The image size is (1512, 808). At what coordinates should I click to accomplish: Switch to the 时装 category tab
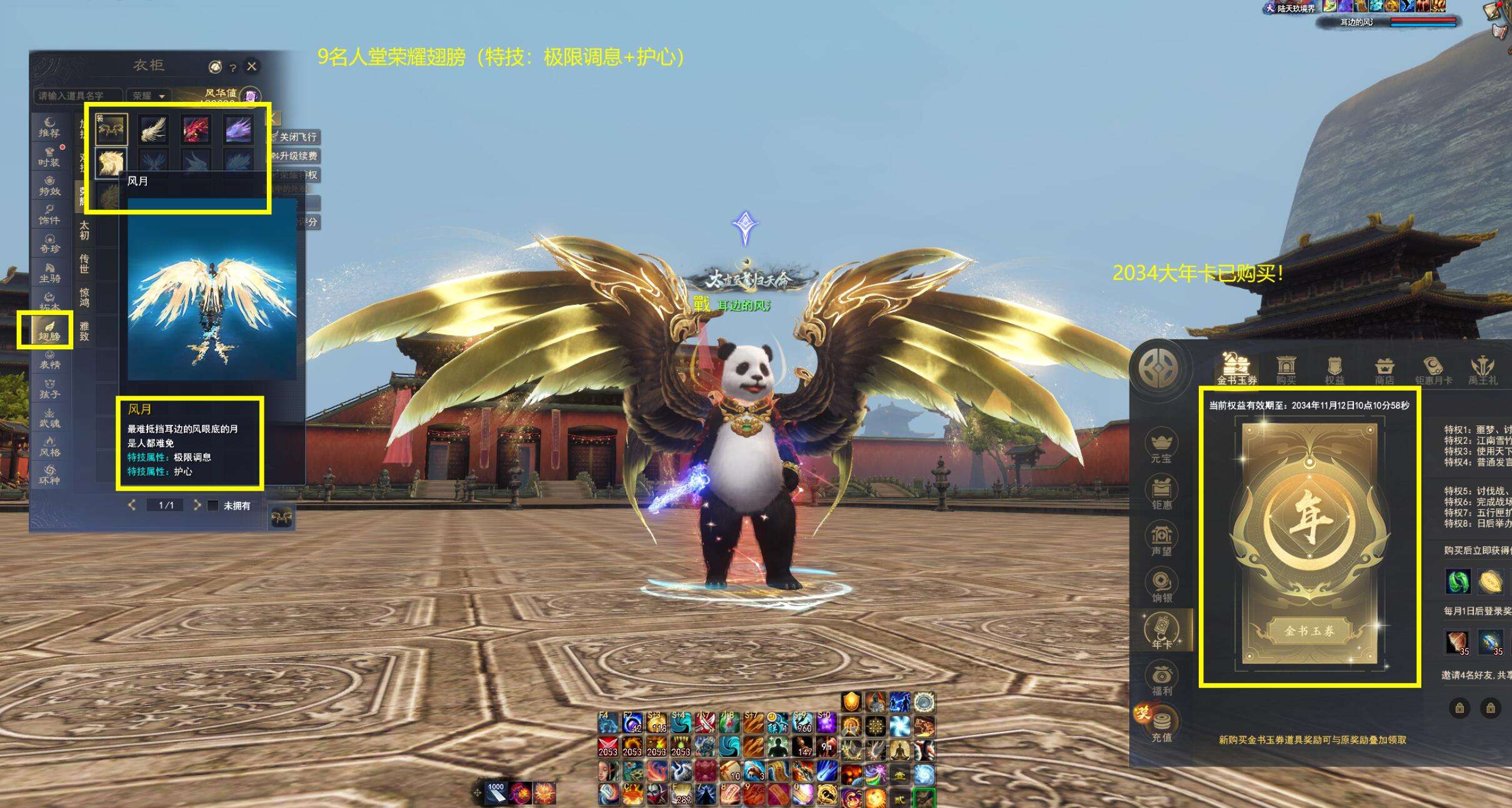49,156
